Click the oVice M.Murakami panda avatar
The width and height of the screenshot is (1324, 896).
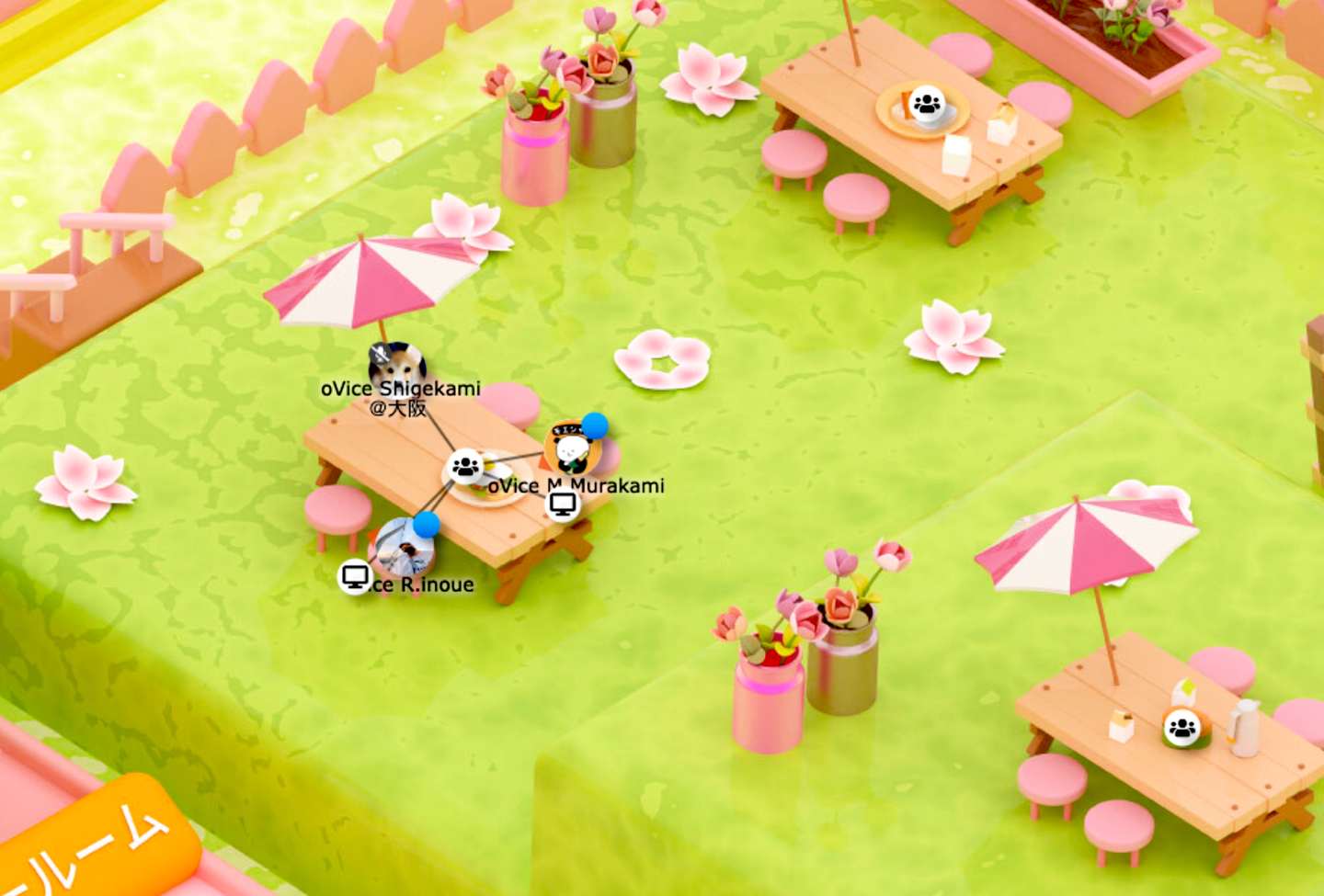(x=572, y=449)
